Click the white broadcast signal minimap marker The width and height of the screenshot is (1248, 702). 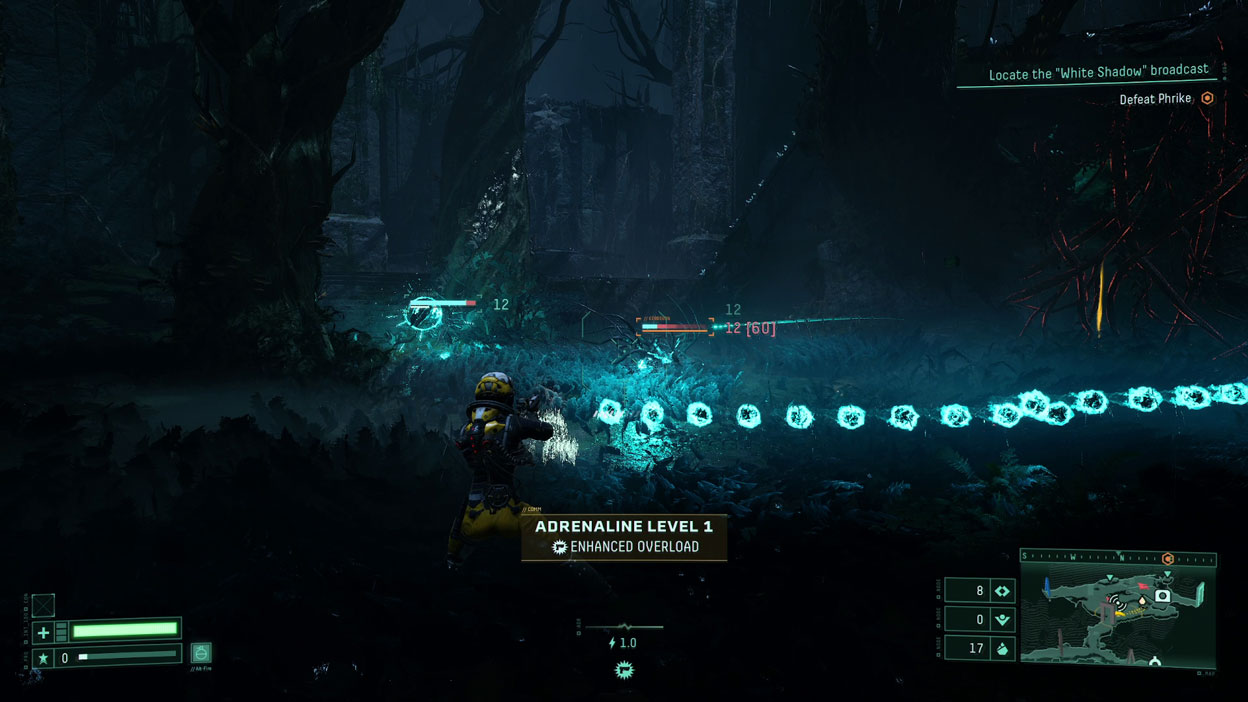point(1118,602)
